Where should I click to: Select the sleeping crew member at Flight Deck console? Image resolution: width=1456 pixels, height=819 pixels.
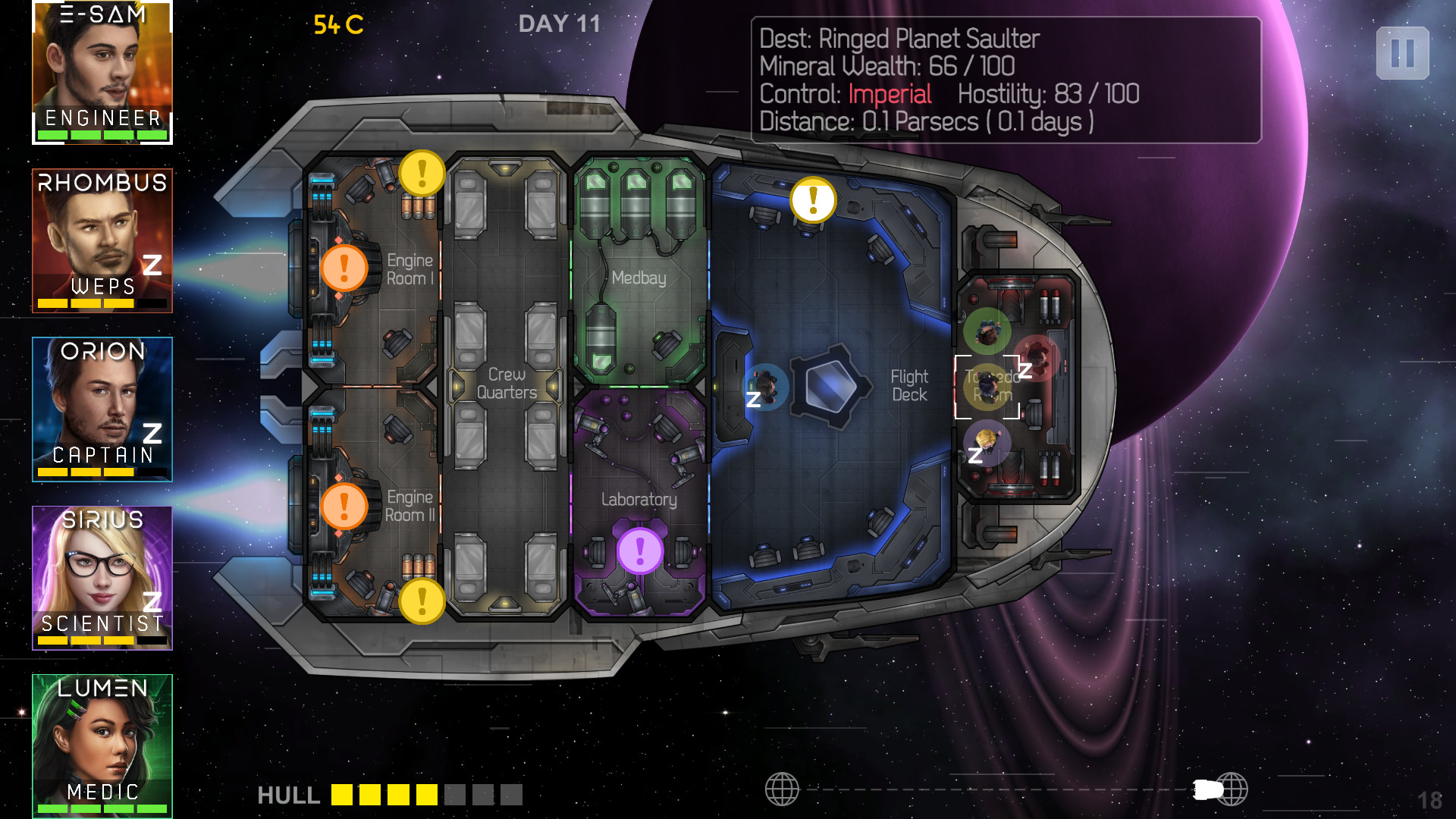point(765,387)
